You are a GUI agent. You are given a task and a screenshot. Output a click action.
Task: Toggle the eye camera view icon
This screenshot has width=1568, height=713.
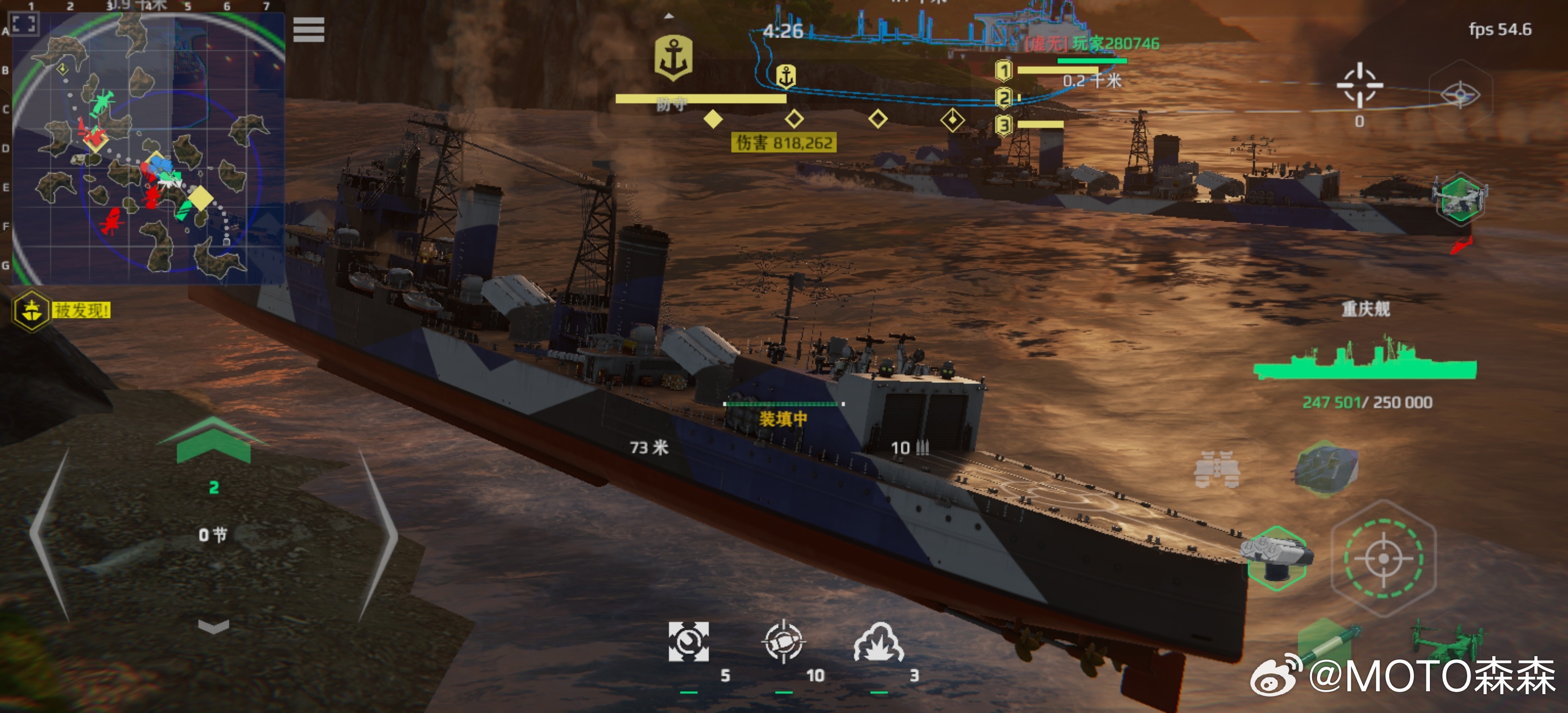coord(1460,95)
